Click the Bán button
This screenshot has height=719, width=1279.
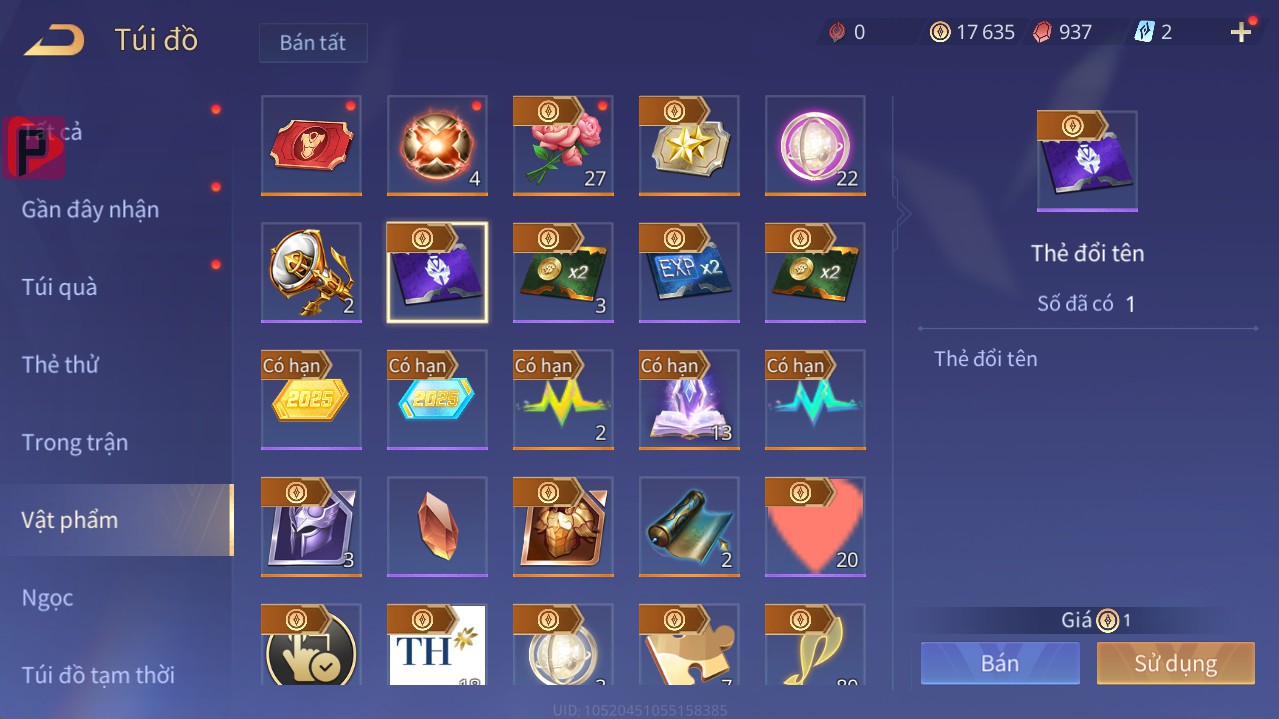[1000, 663]
